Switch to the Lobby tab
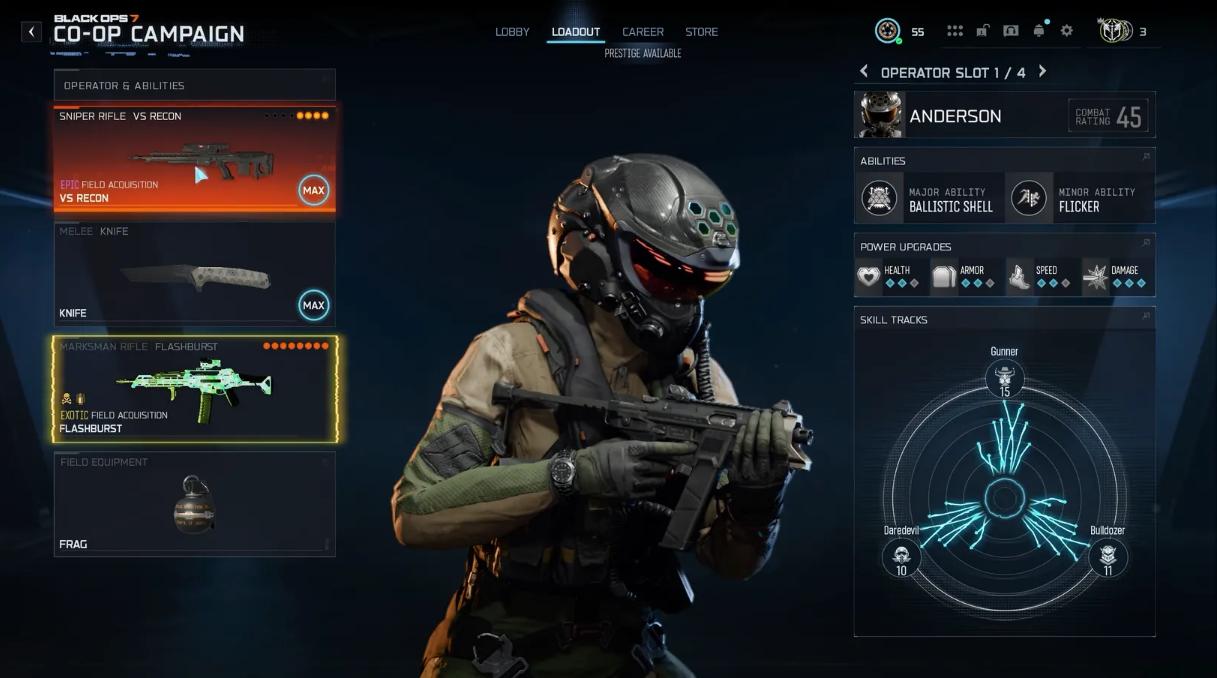1217x678 pixels. 512,32
